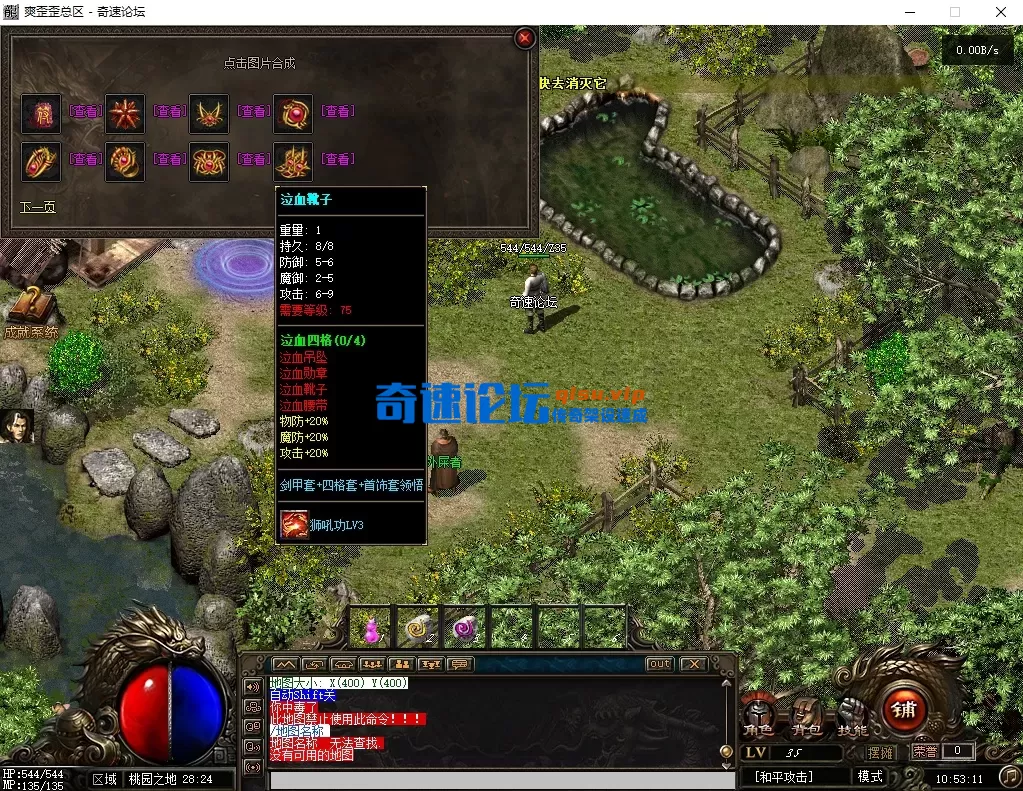Select the 泣血靴子 boots item icon

coord(293,161)
